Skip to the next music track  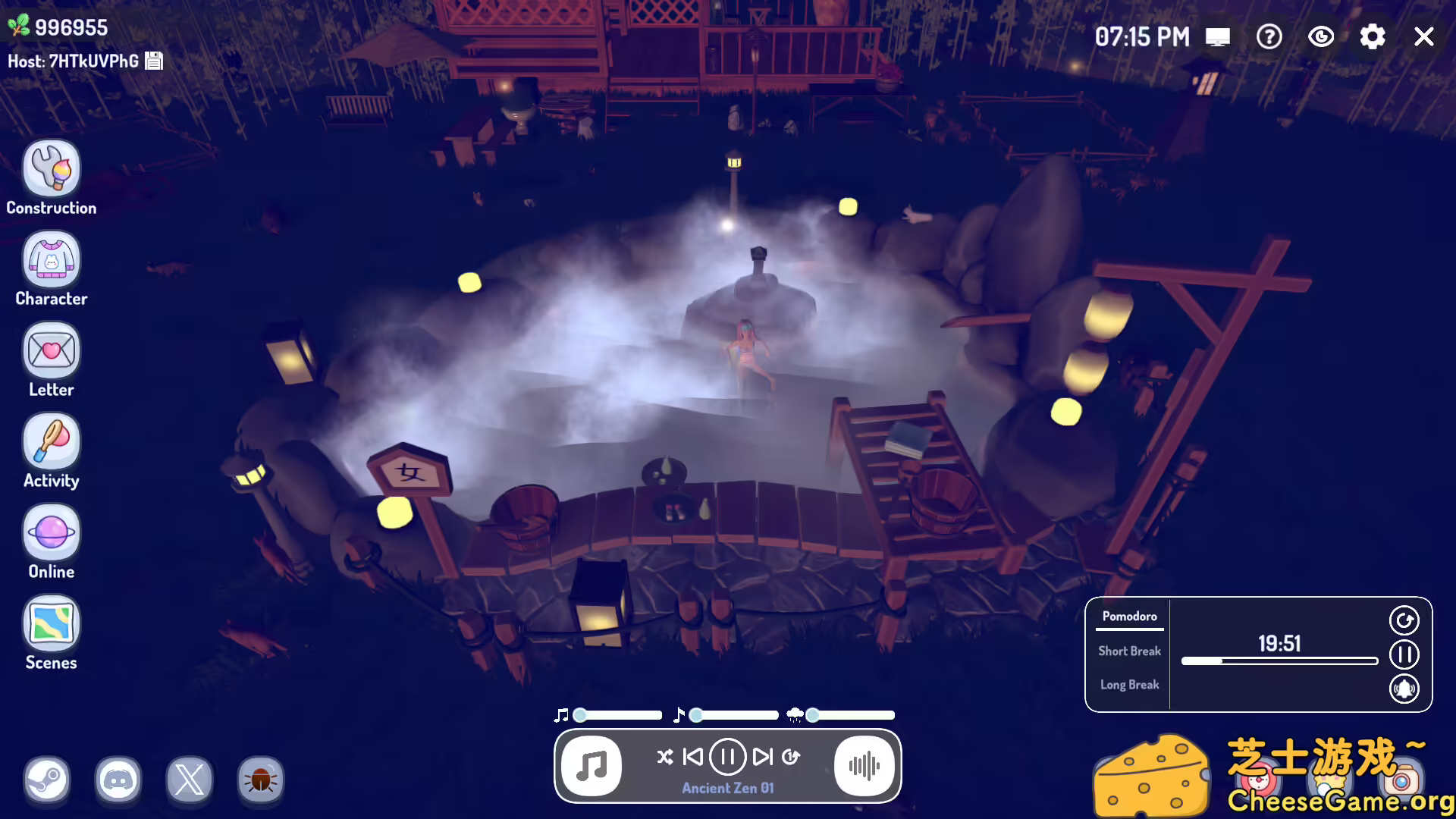[x=761, y=755]
